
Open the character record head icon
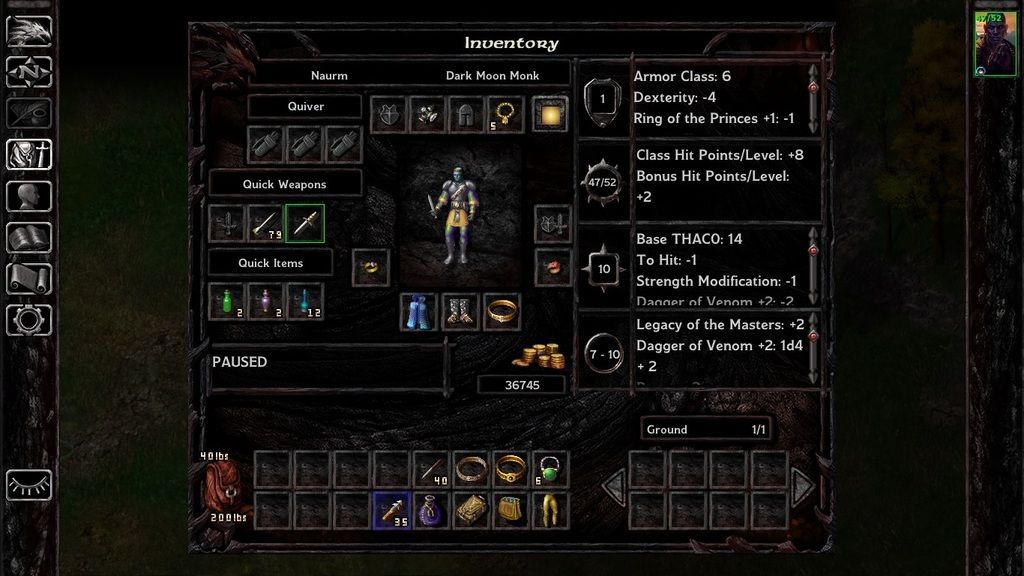[x=29, y=195]
